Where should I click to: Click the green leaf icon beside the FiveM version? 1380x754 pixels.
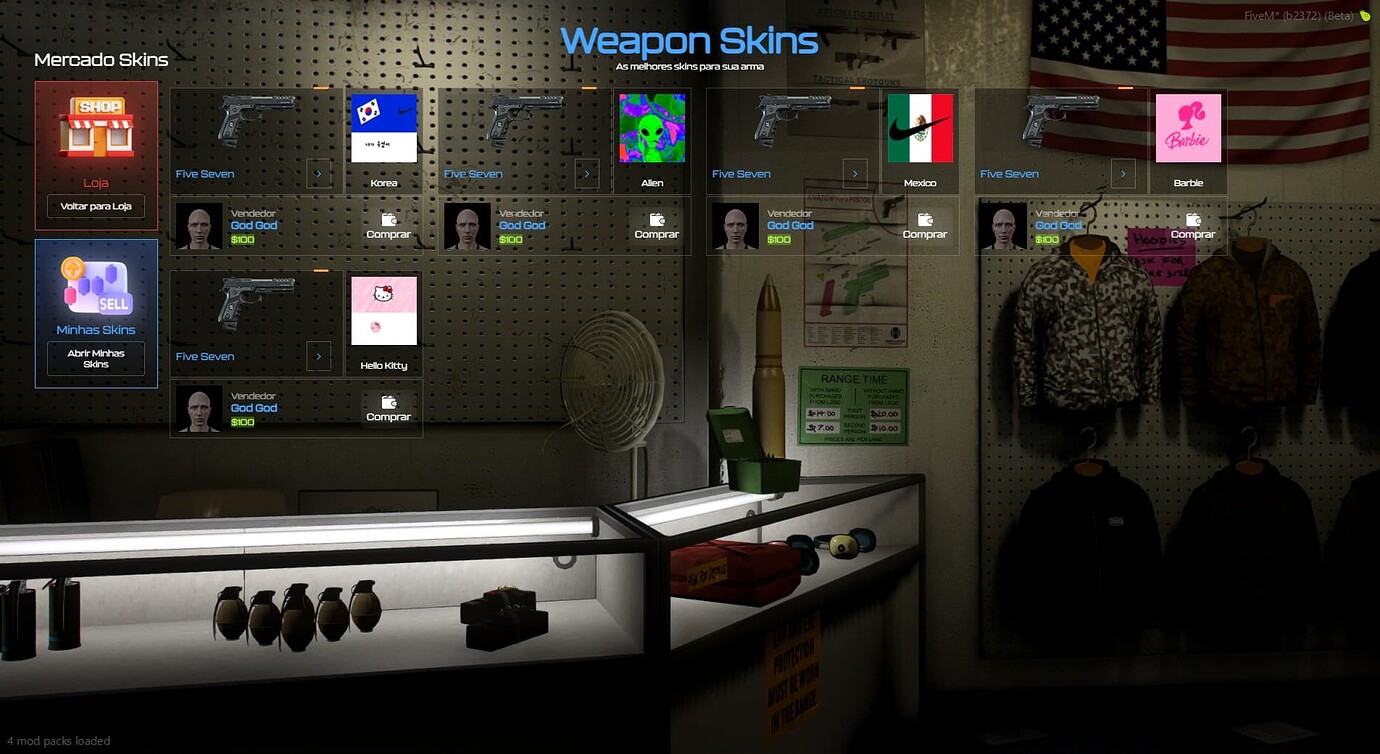pyautogui.click(x=1365, y=16)
